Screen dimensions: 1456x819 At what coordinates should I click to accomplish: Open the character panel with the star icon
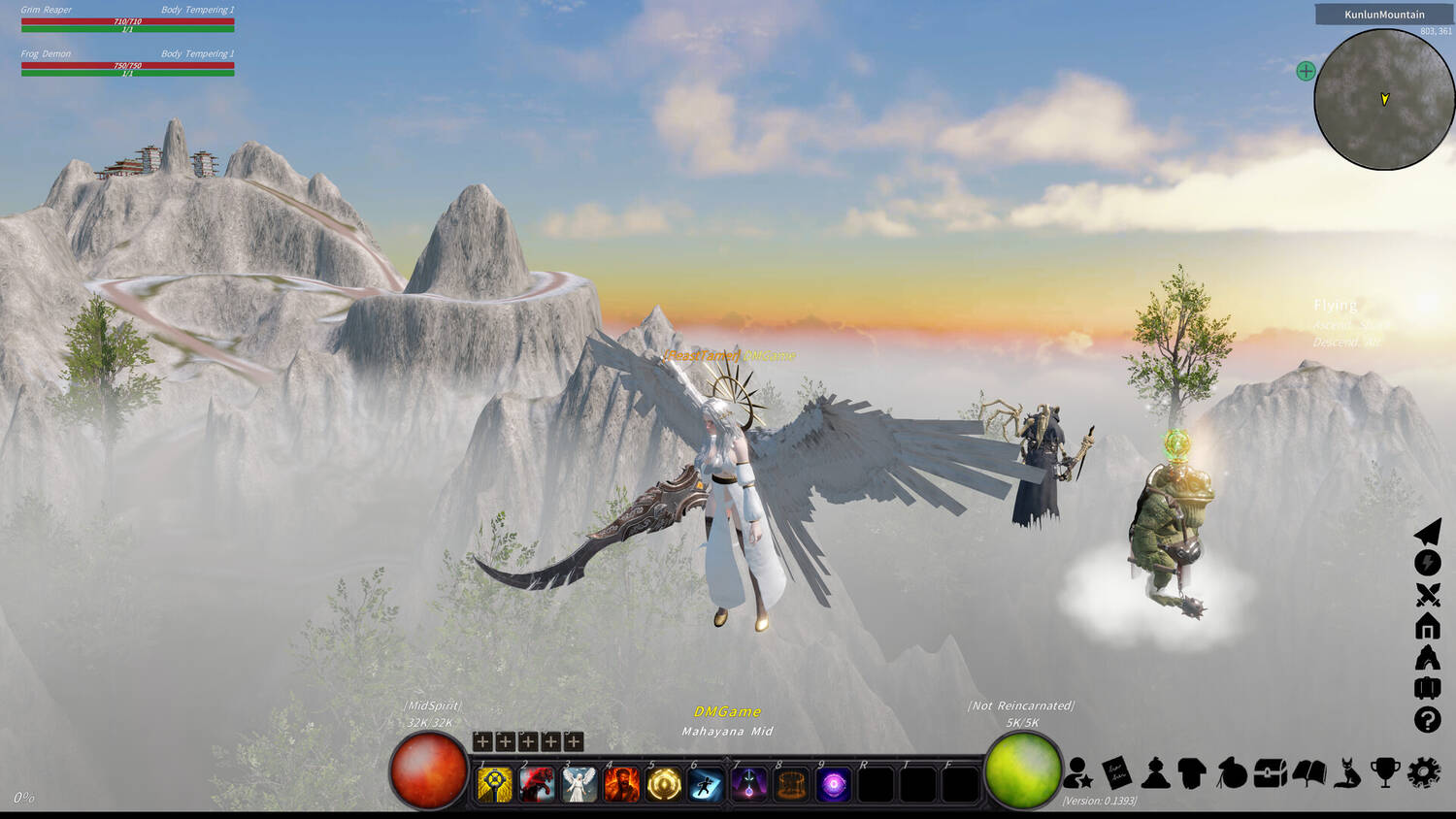(1076, 773)
